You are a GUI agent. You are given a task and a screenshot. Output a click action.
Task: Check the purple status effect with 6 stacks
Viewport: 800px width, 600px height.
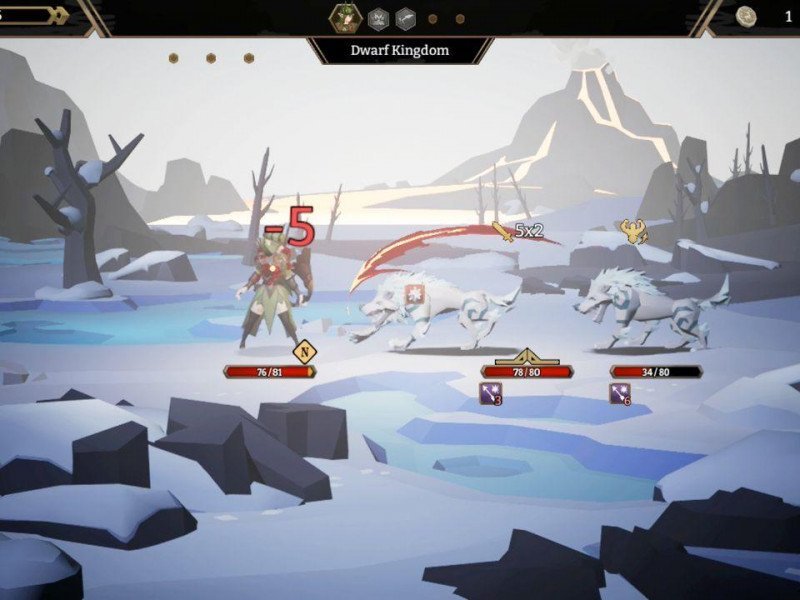(620, 393)
